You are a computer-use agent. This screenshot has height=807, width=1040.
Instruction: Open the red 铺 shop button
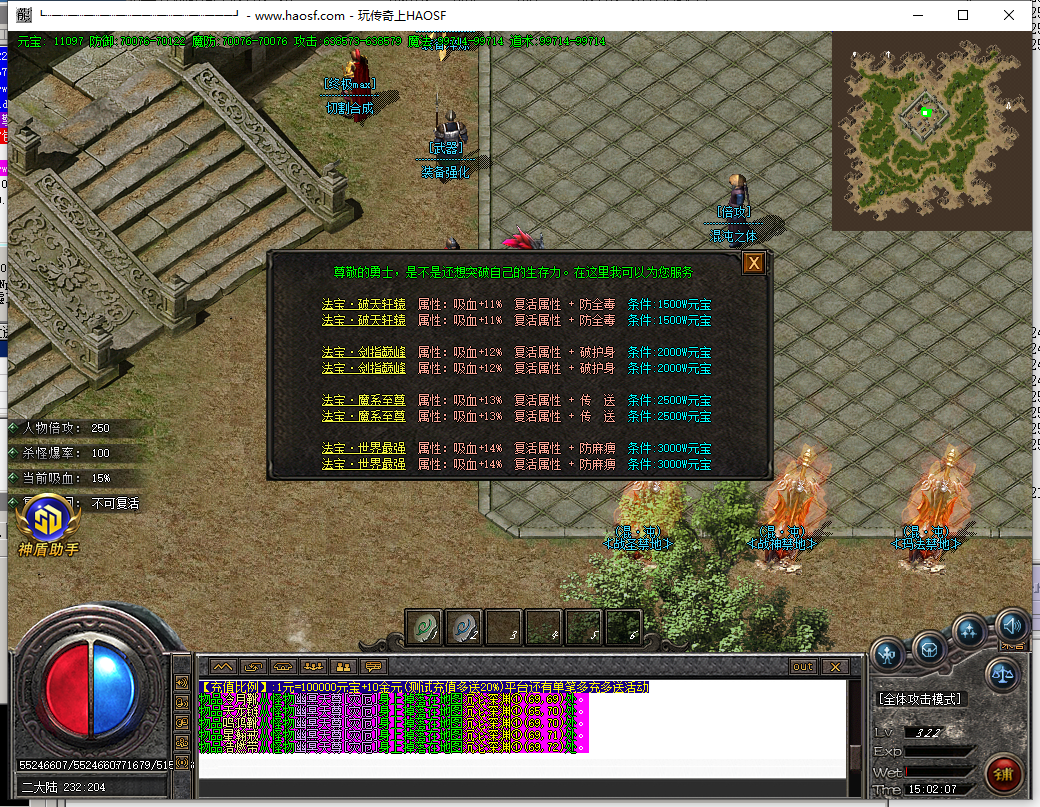pyautogui.click(x=1003, y=773)
